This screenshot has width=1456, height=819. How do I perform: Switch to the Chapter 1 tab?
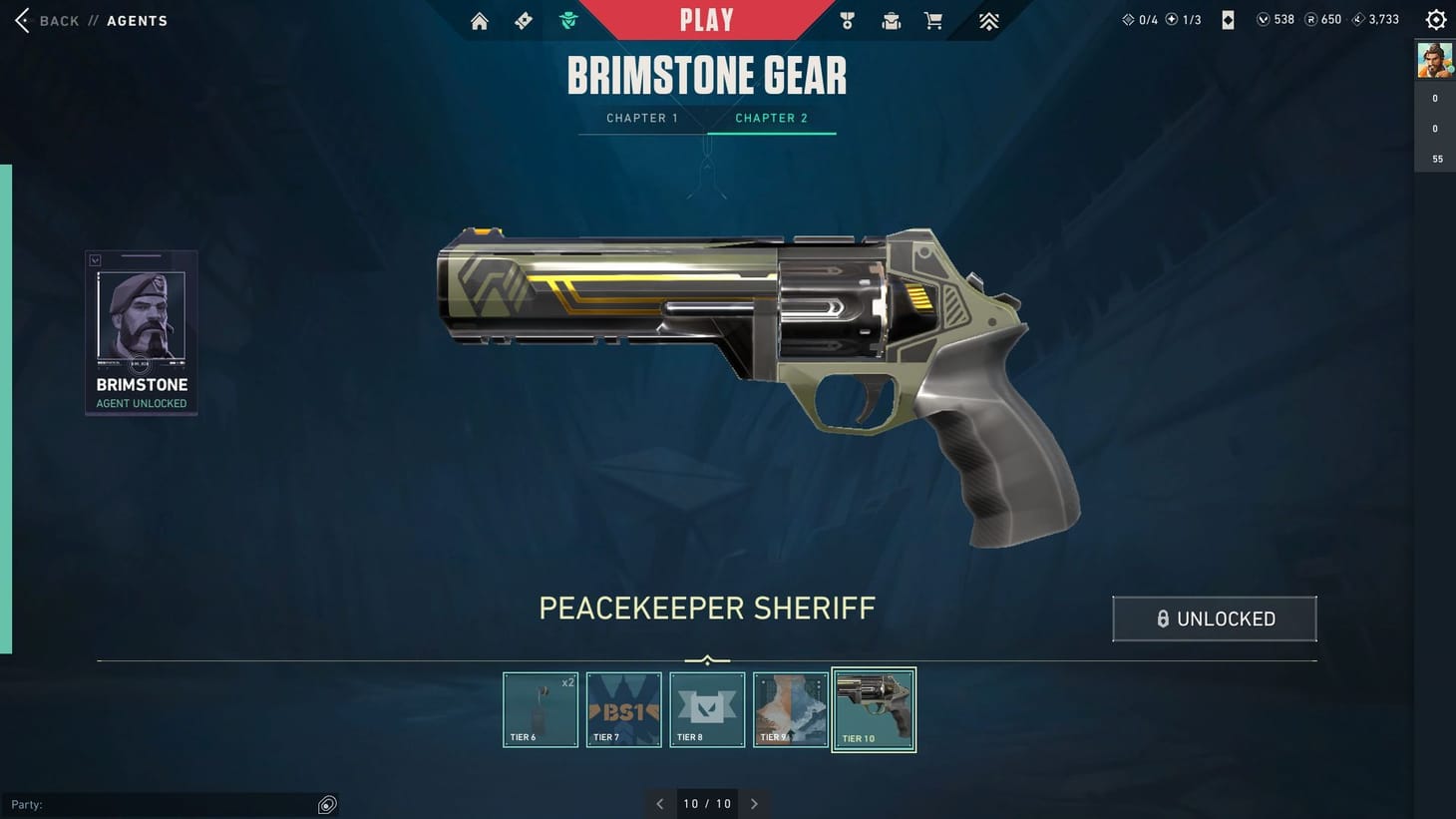tap(642, 118)
